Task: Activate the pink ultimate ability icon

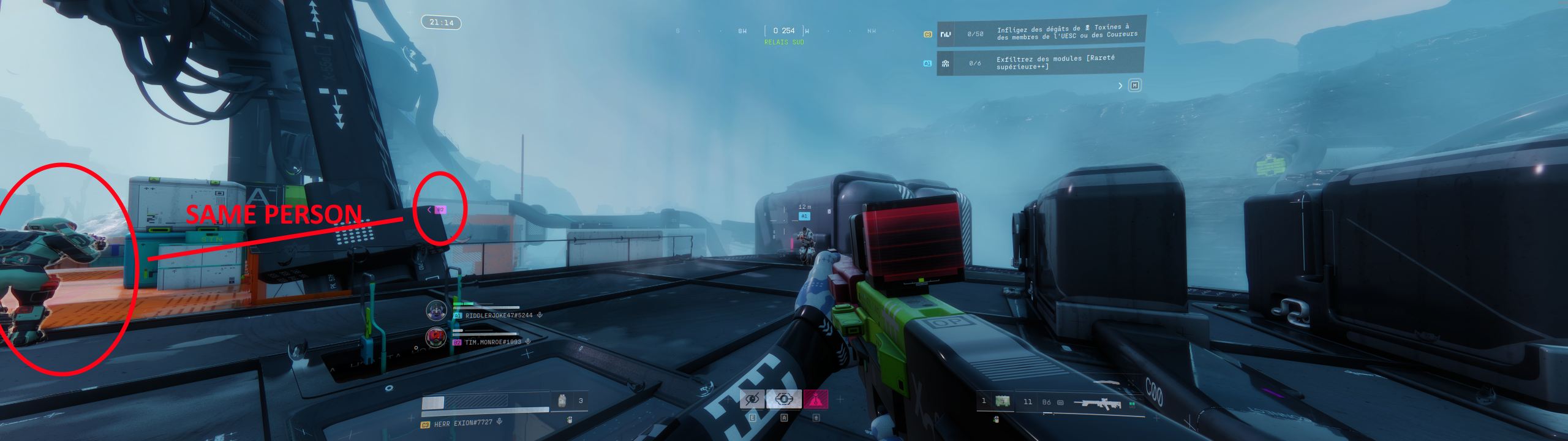Action: tap(815, 399)
